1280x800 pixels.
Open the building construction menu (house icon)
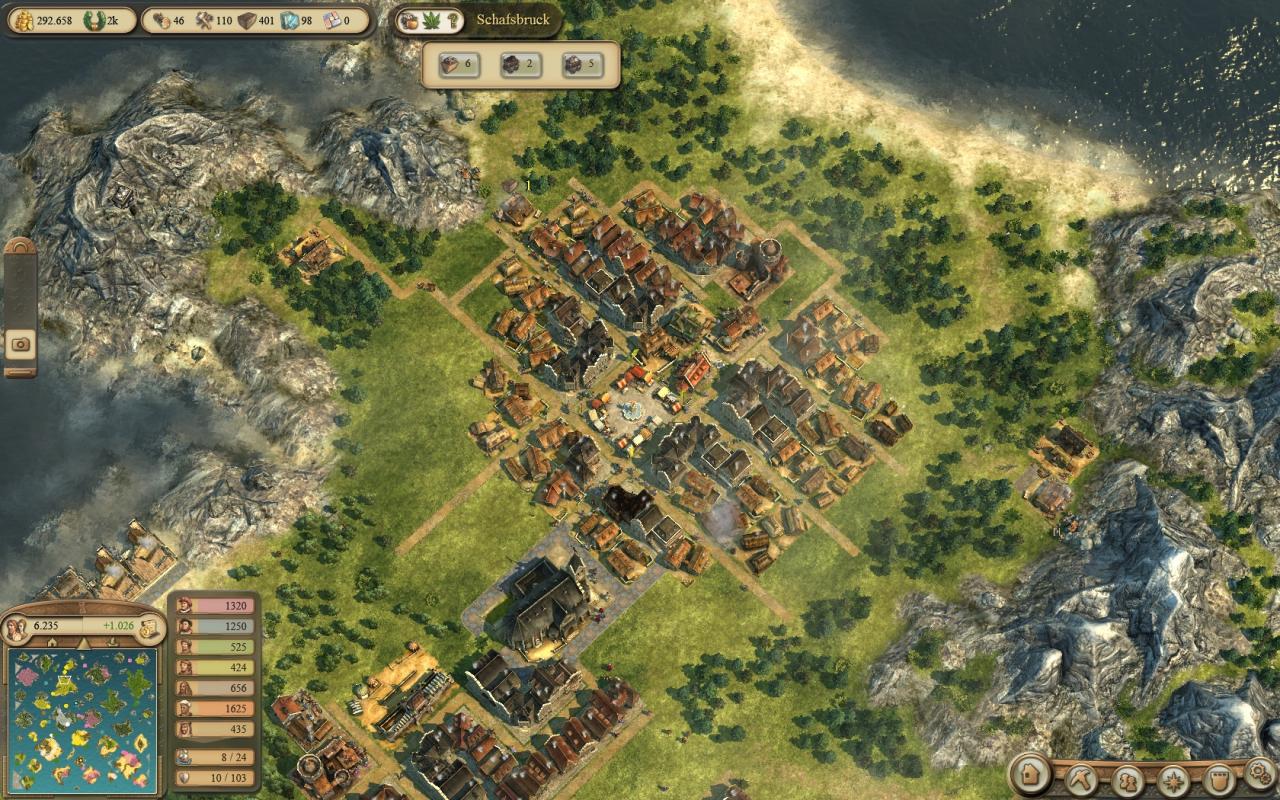coord(1031,775)
